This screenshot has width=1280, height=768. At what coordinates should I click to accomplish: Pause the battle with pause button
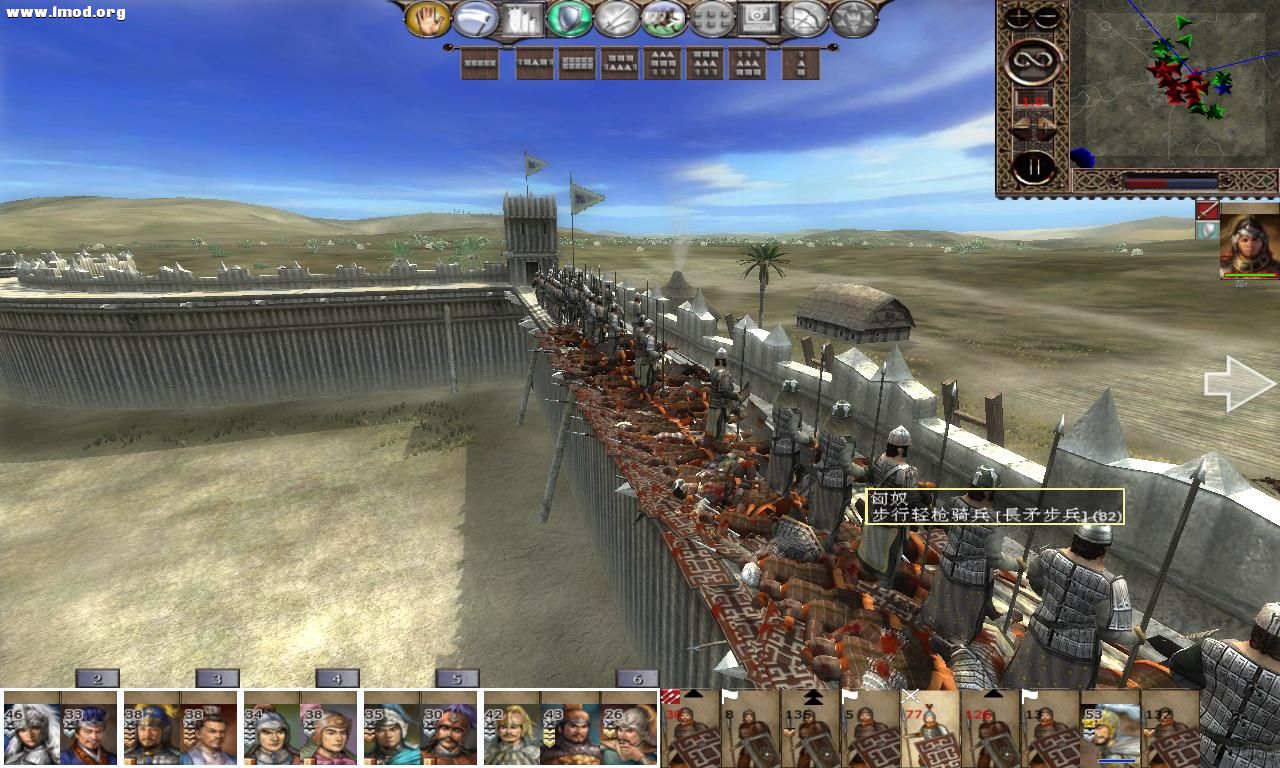point(1034,165)
